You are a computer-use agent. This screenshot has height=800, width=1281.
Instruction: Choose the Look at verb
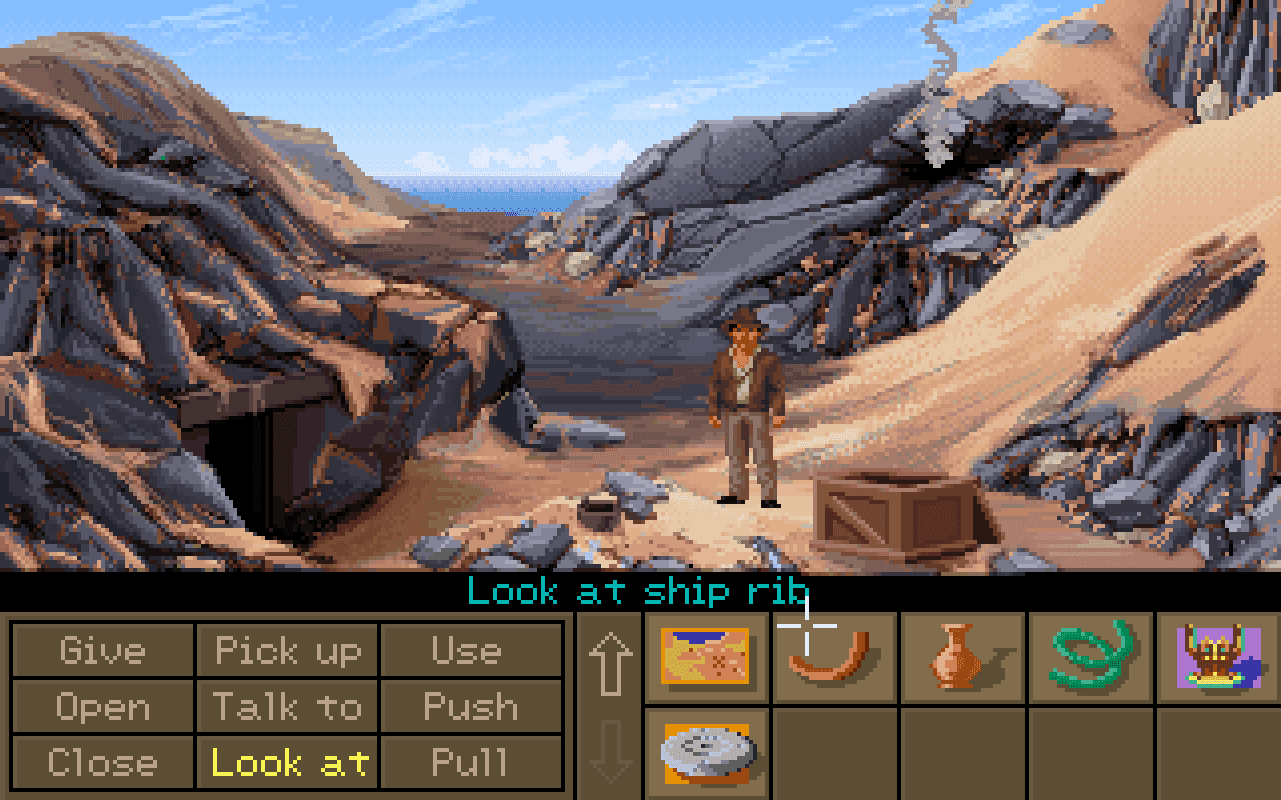(288, 762)
